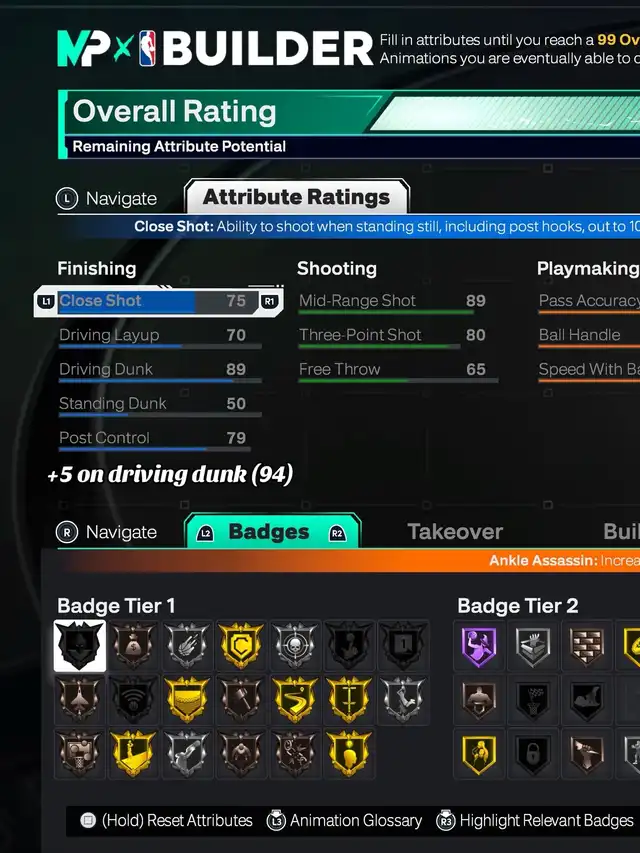Screen dimensions: 640x853
Task: Switch to the Badges tab
Action: (x=272, y=532)
